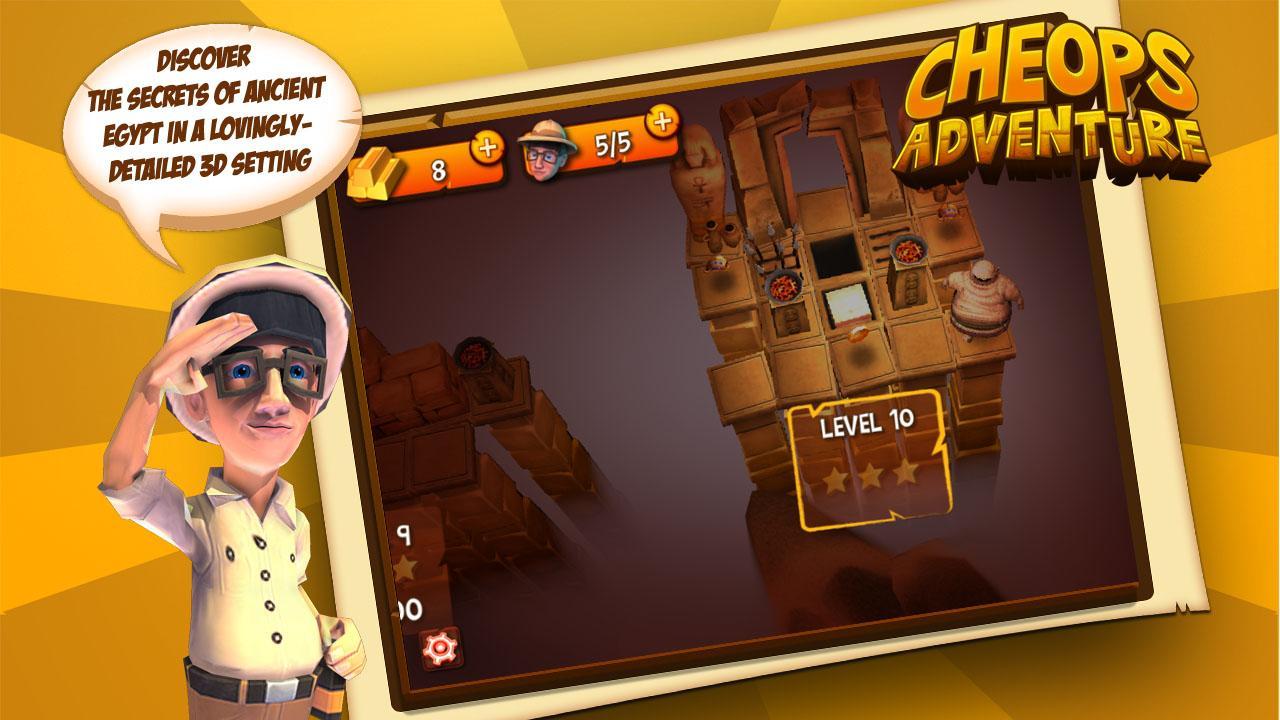Viewport: 1280px width, 720px height.
Task: Click the single star below the Level 9 number
Action: (406, 566)
